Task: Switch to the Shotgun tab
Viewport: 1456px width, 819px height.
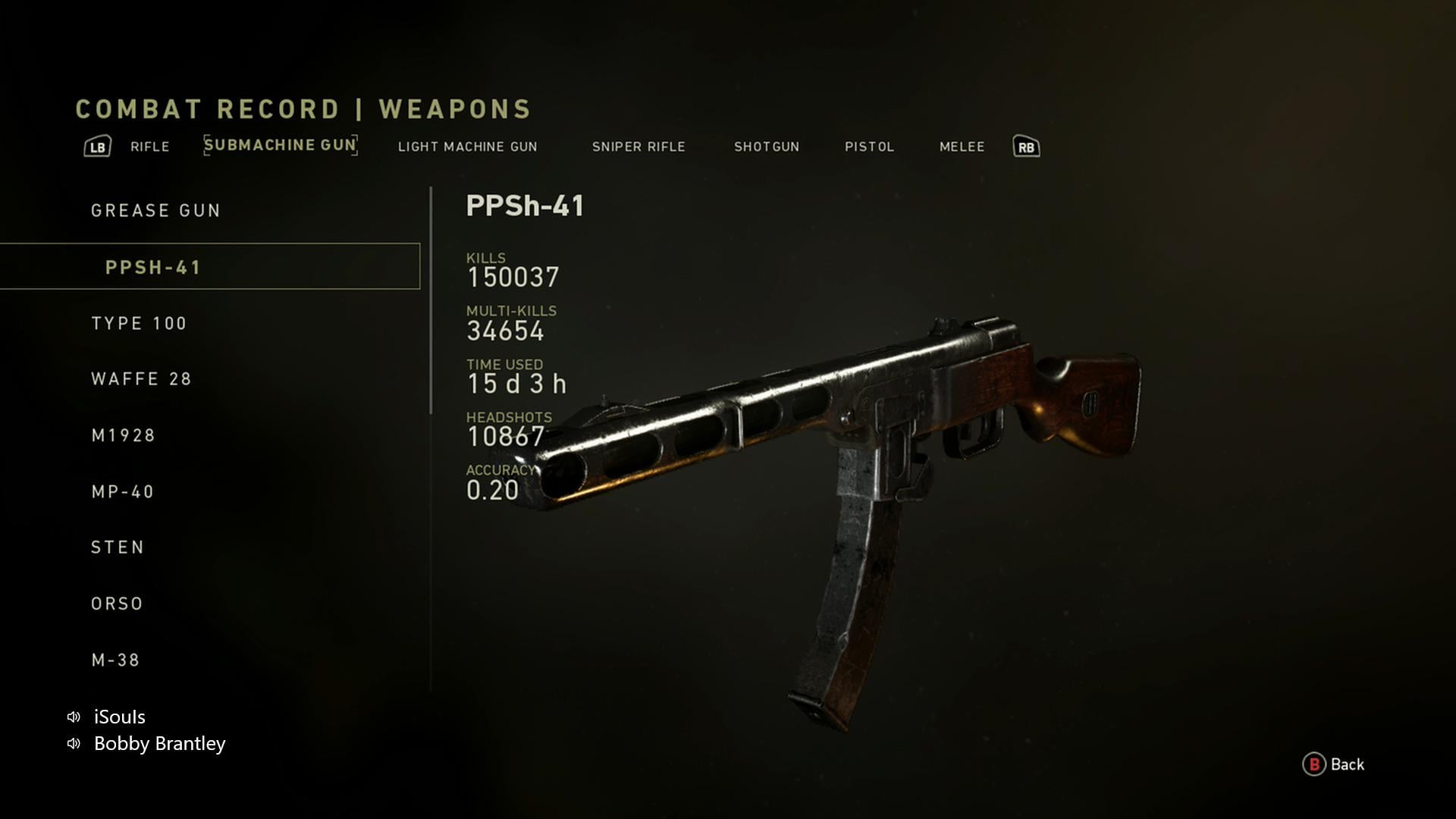Action: click(x=766, y=147)
